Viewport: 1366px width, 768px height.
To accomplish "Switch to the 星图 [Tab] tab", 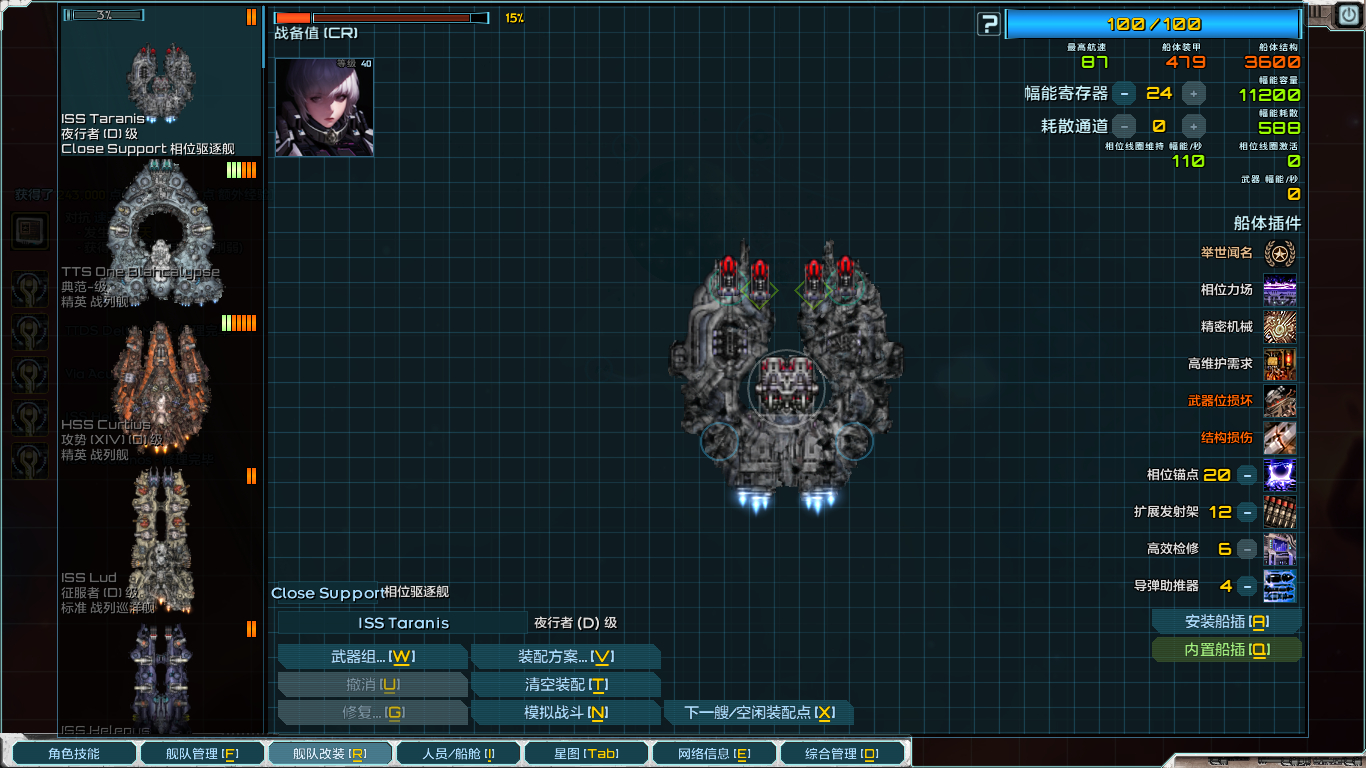I will tap(586, 753).
